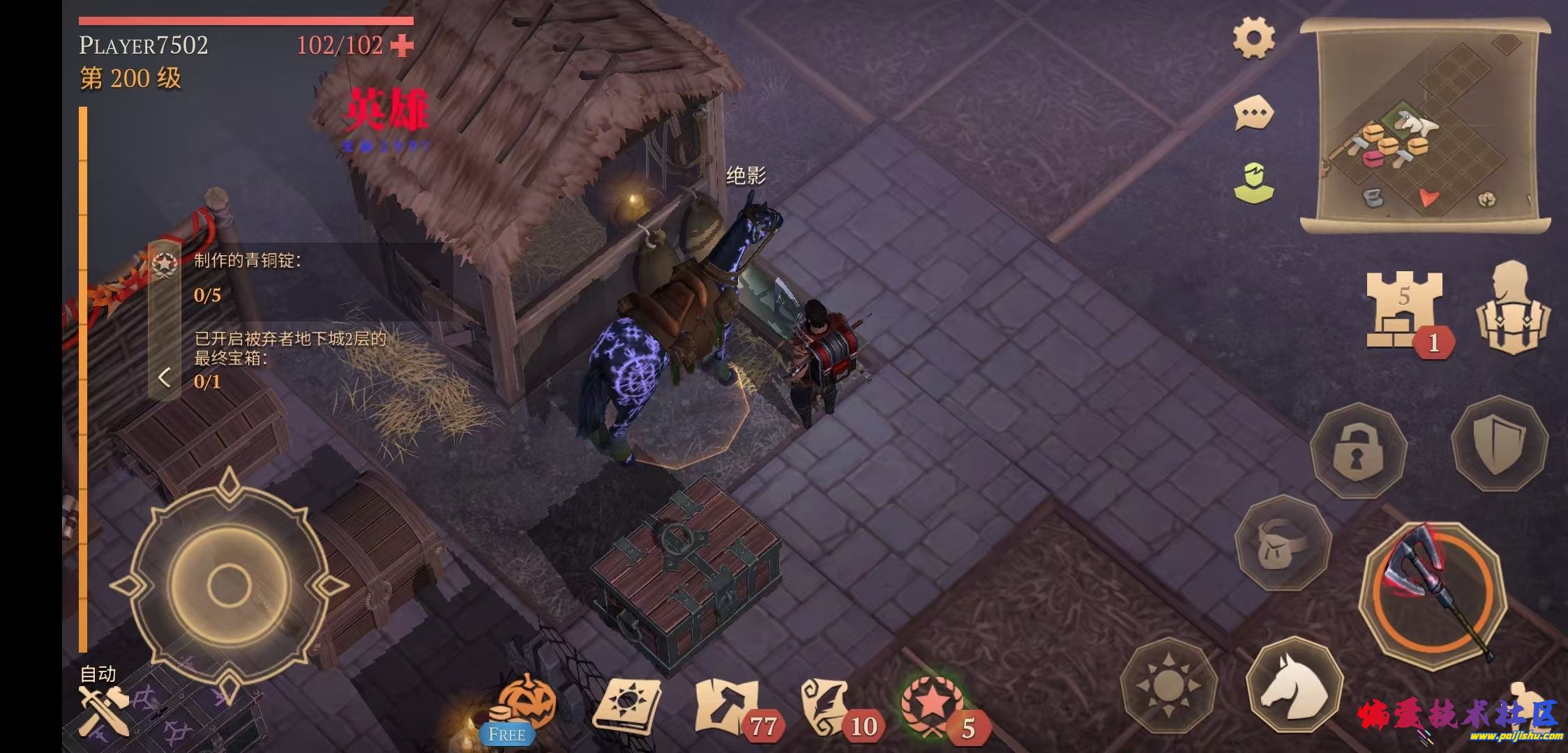Open the green character profile icon
Image resolution: width=1568 pixels, height=753 pixels.
pos(1253,183)
